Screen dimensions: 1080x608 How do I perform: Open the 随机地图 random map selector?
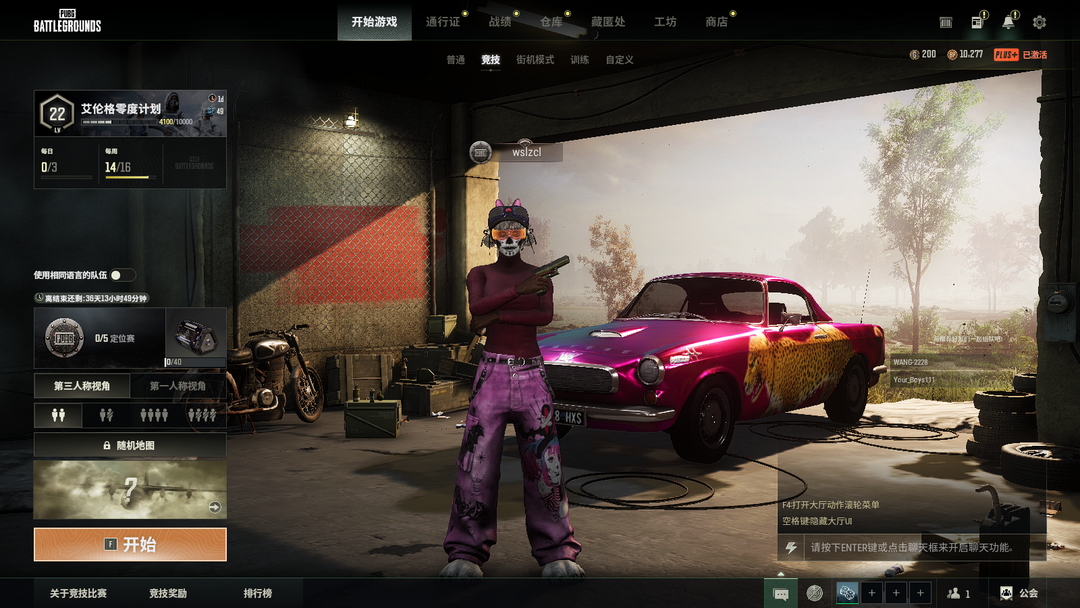click(x=130, y=445)
